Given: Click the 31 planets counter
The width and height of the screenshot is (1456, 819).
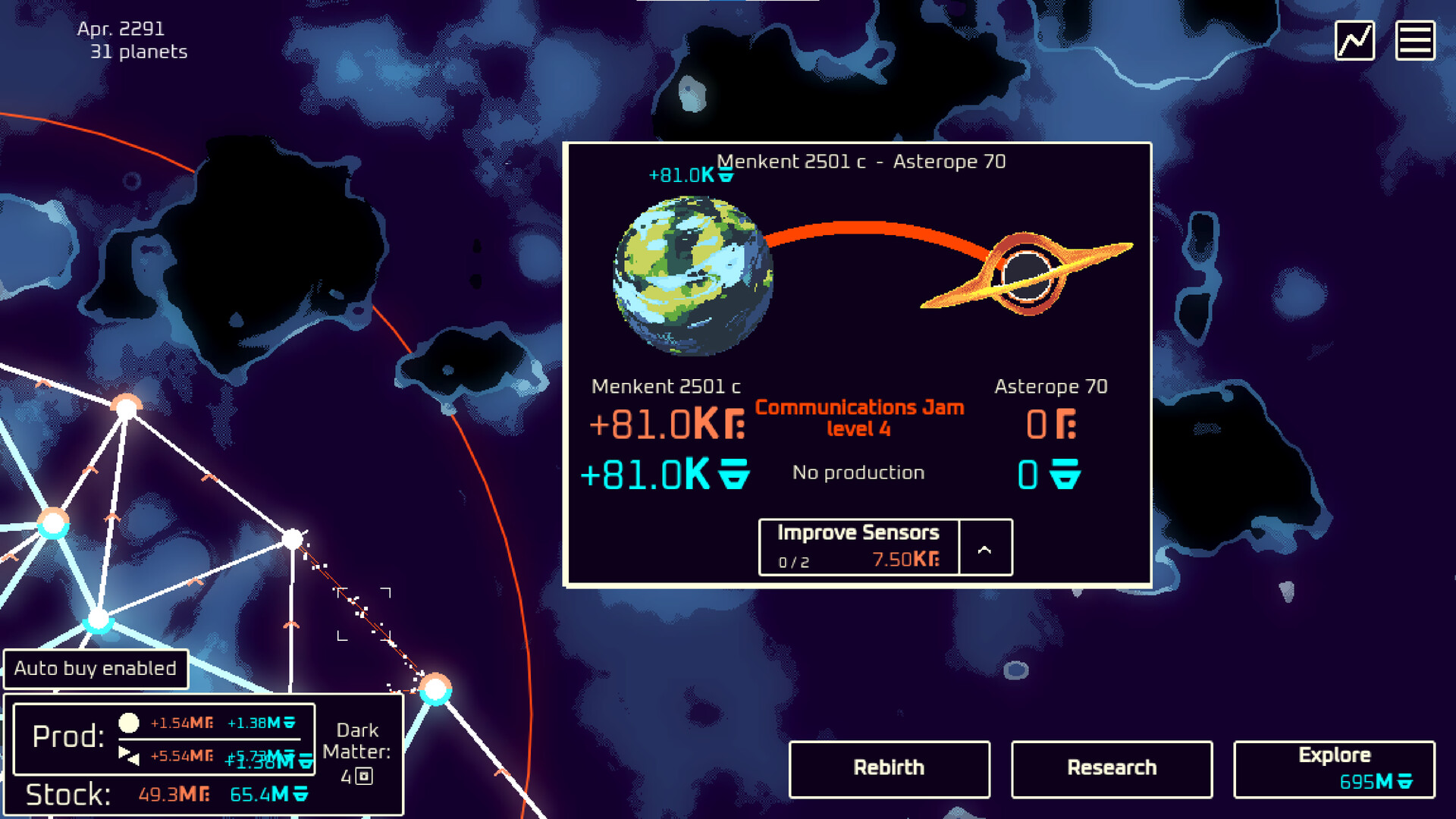Looking at the screenshot, I should point(138,52).
